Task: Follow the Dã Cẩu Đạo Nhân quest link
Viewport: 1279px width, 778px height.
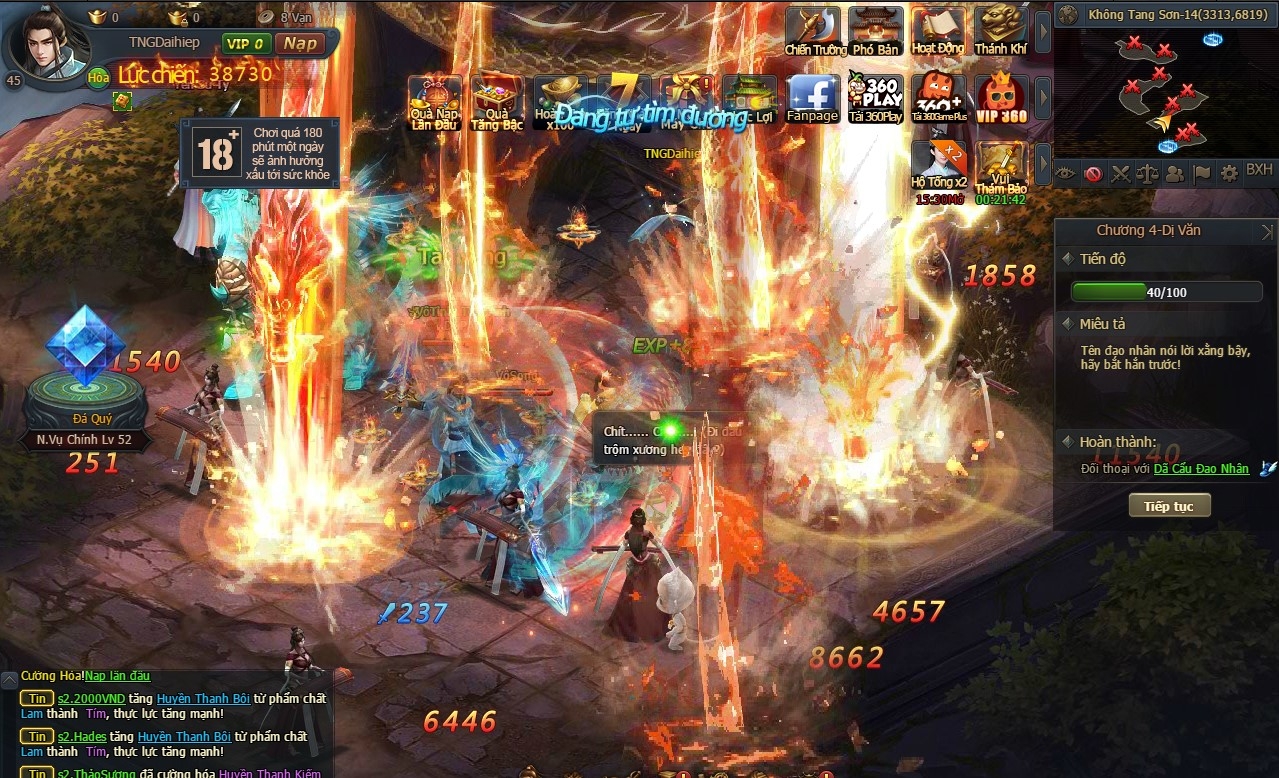Action: click(x=1201, y=469)
